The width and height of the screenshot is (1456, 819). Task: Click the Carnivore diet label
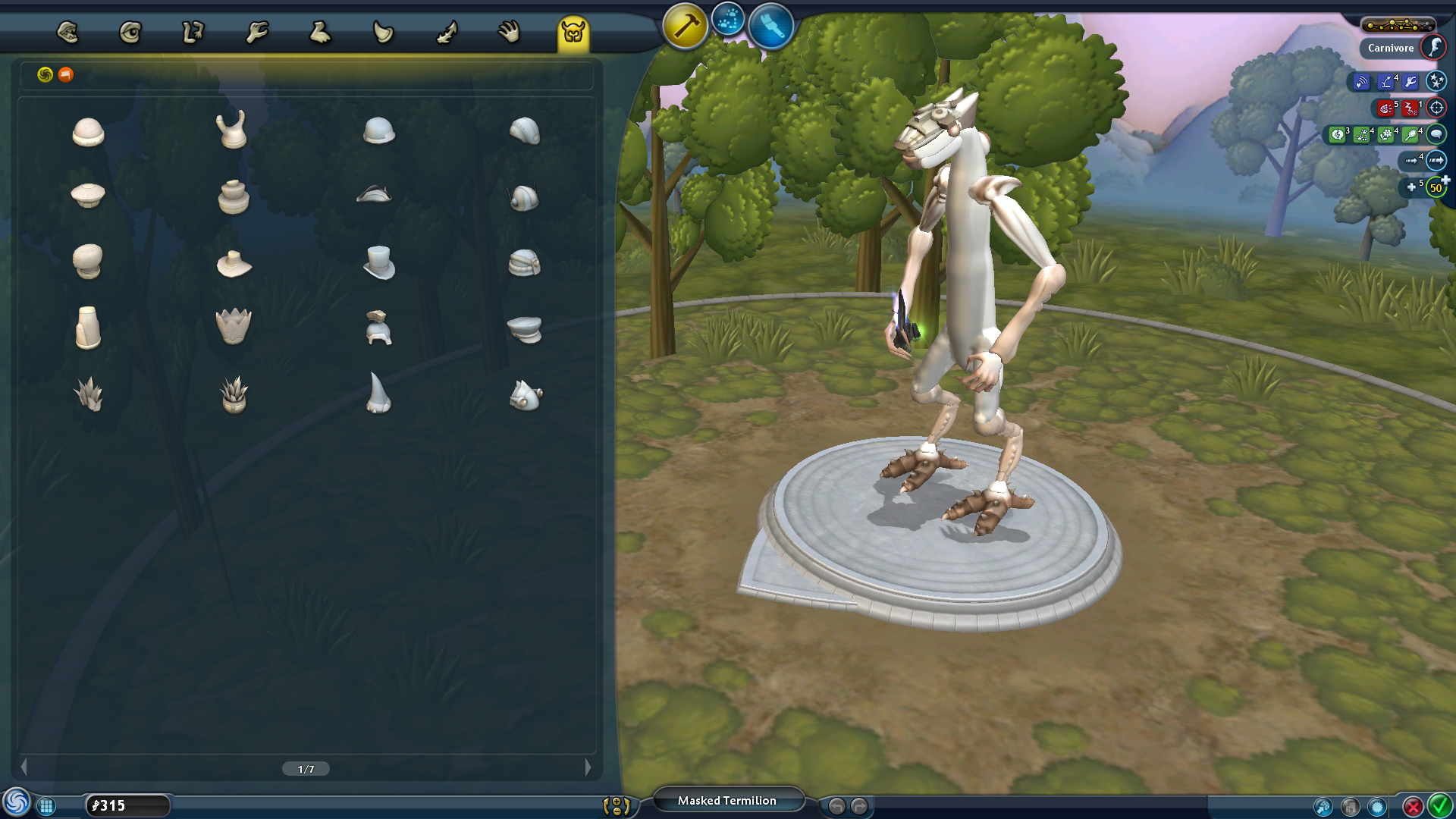click(x=1390, y=48)
